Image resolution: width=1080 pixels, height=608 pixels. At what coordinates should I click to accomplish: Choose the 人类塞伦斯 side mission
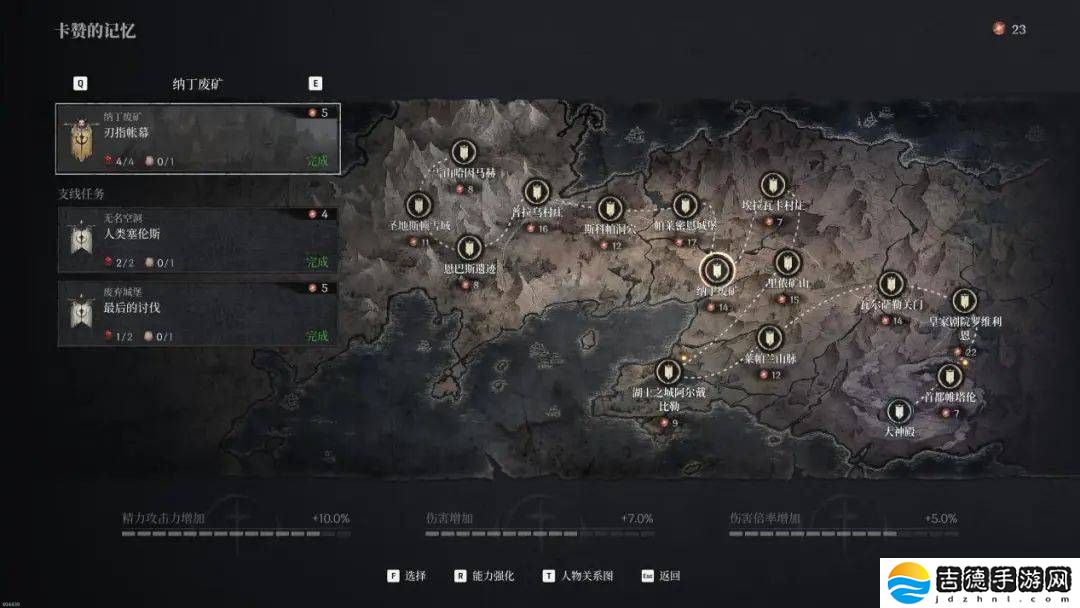[x=197, y=240]
